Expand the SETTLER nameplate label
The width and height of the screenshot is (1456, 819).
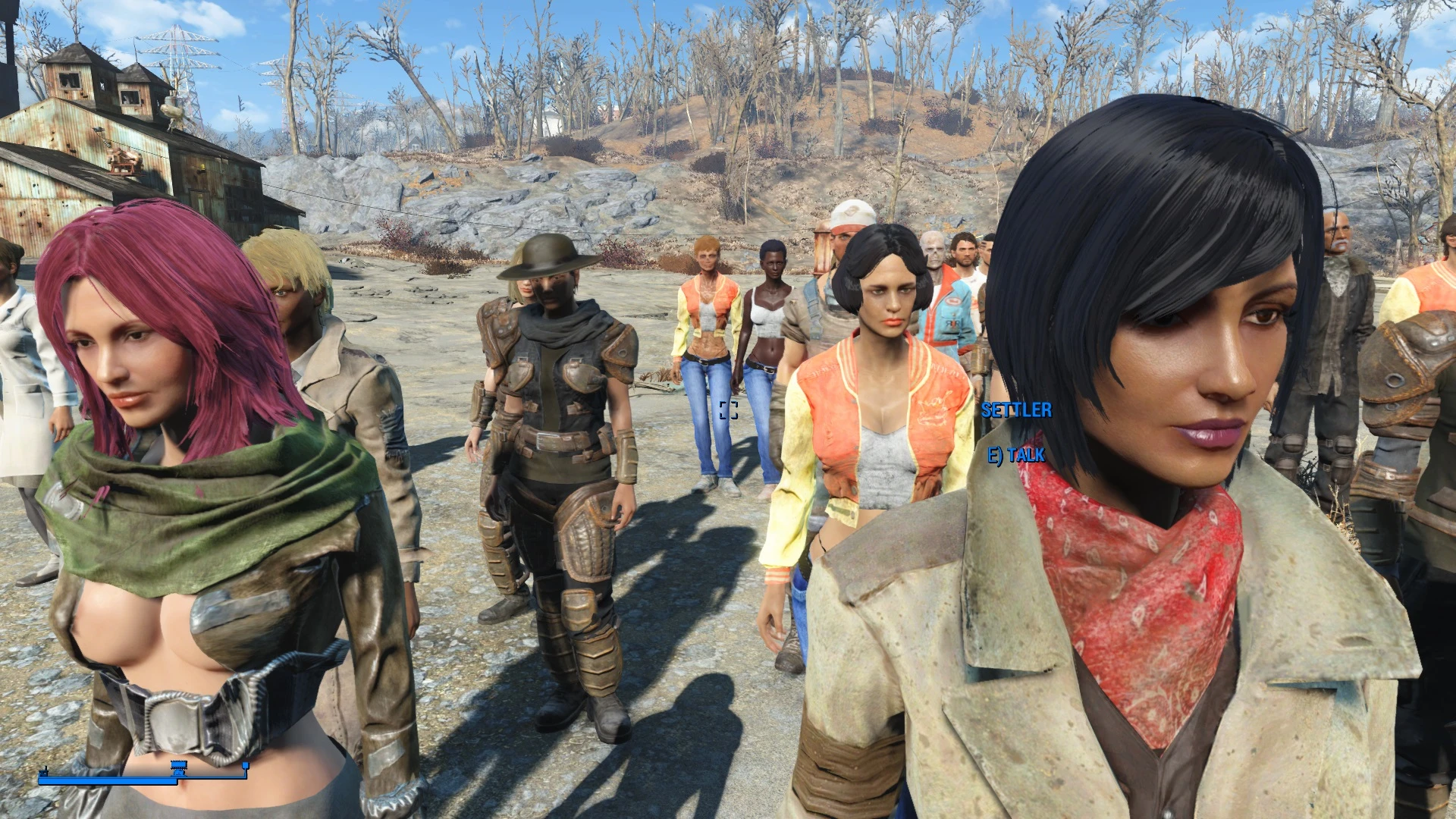[1016, 410]
